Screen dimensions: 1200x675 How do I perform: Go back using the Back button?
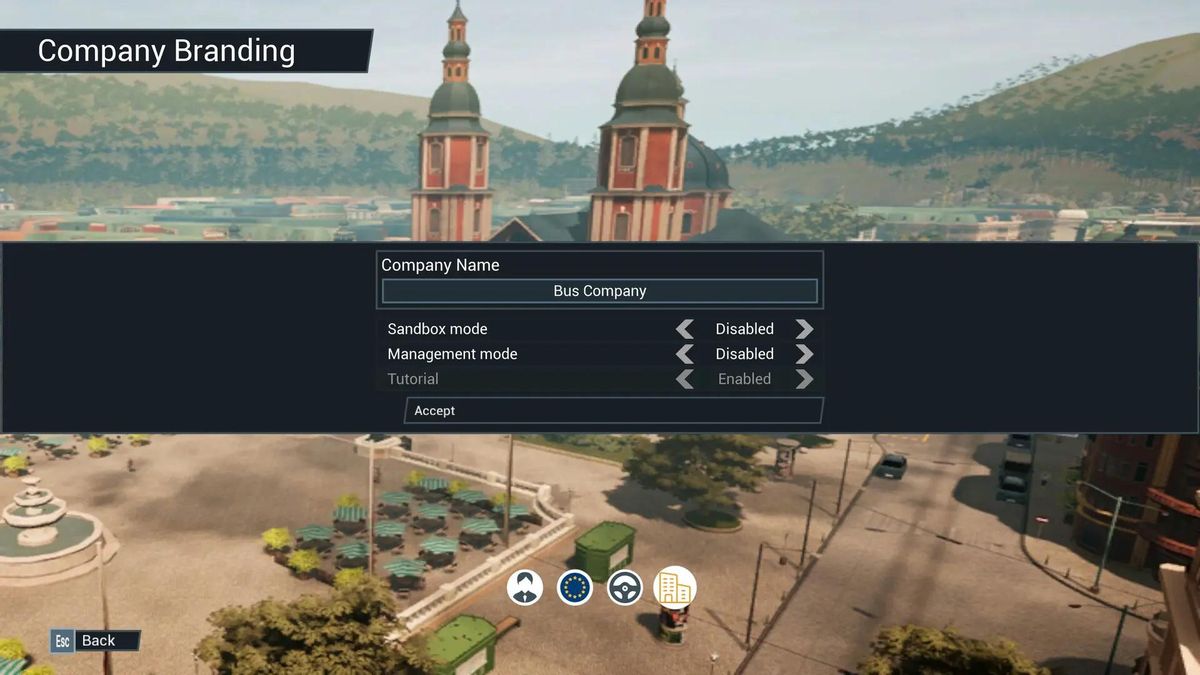96,641
